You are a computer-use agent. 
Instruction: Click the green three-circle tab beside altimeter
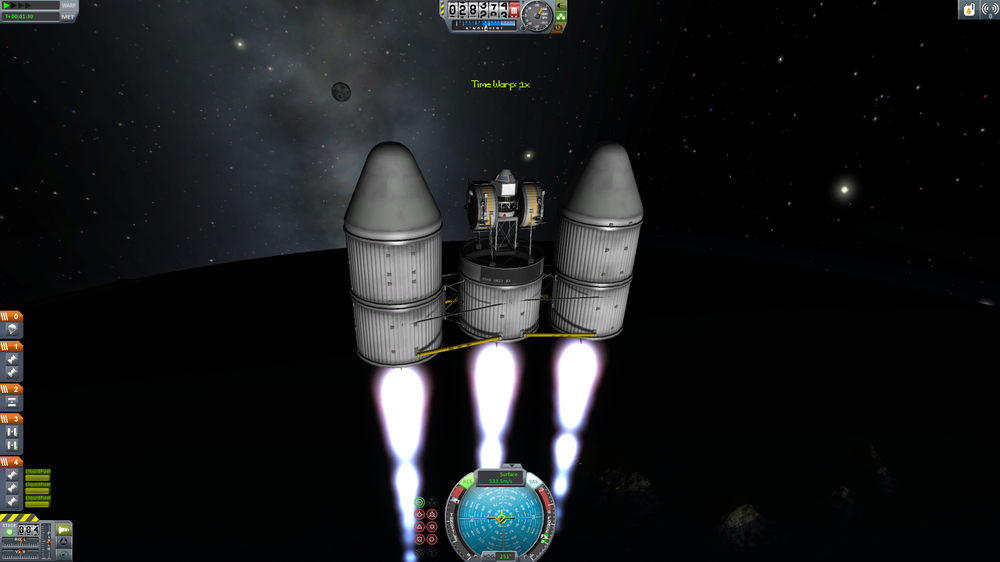[563, 17]
